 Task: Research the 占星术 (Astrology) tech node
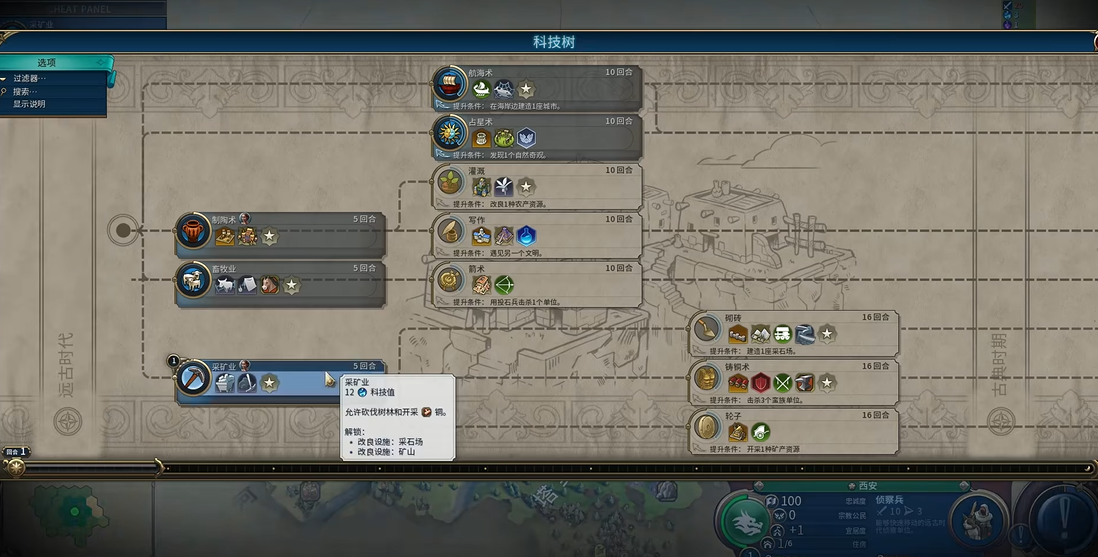[x=537, y=134]
